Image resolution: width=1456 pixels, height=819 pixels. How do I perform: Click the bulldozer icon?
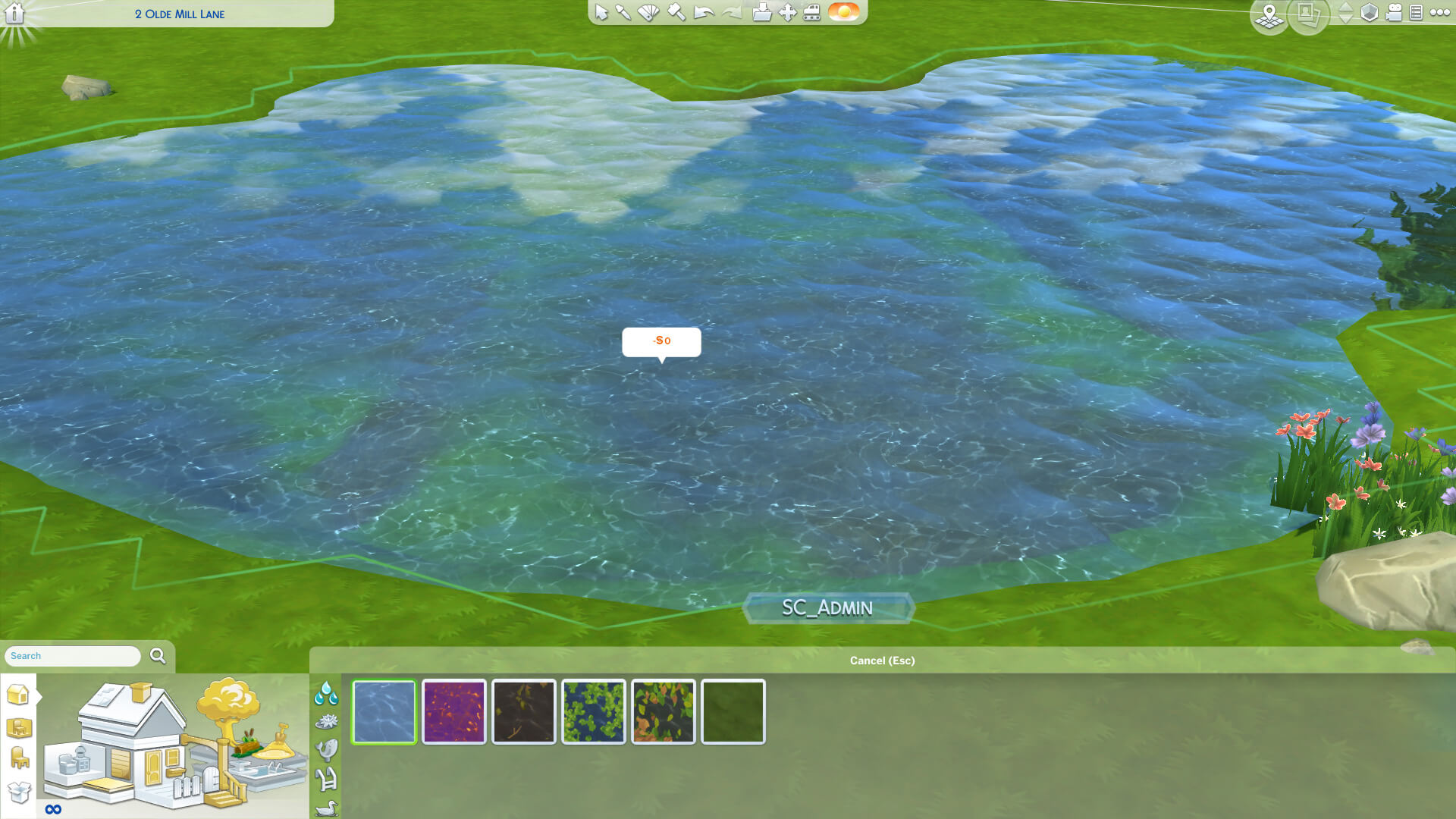click(811, 13)
